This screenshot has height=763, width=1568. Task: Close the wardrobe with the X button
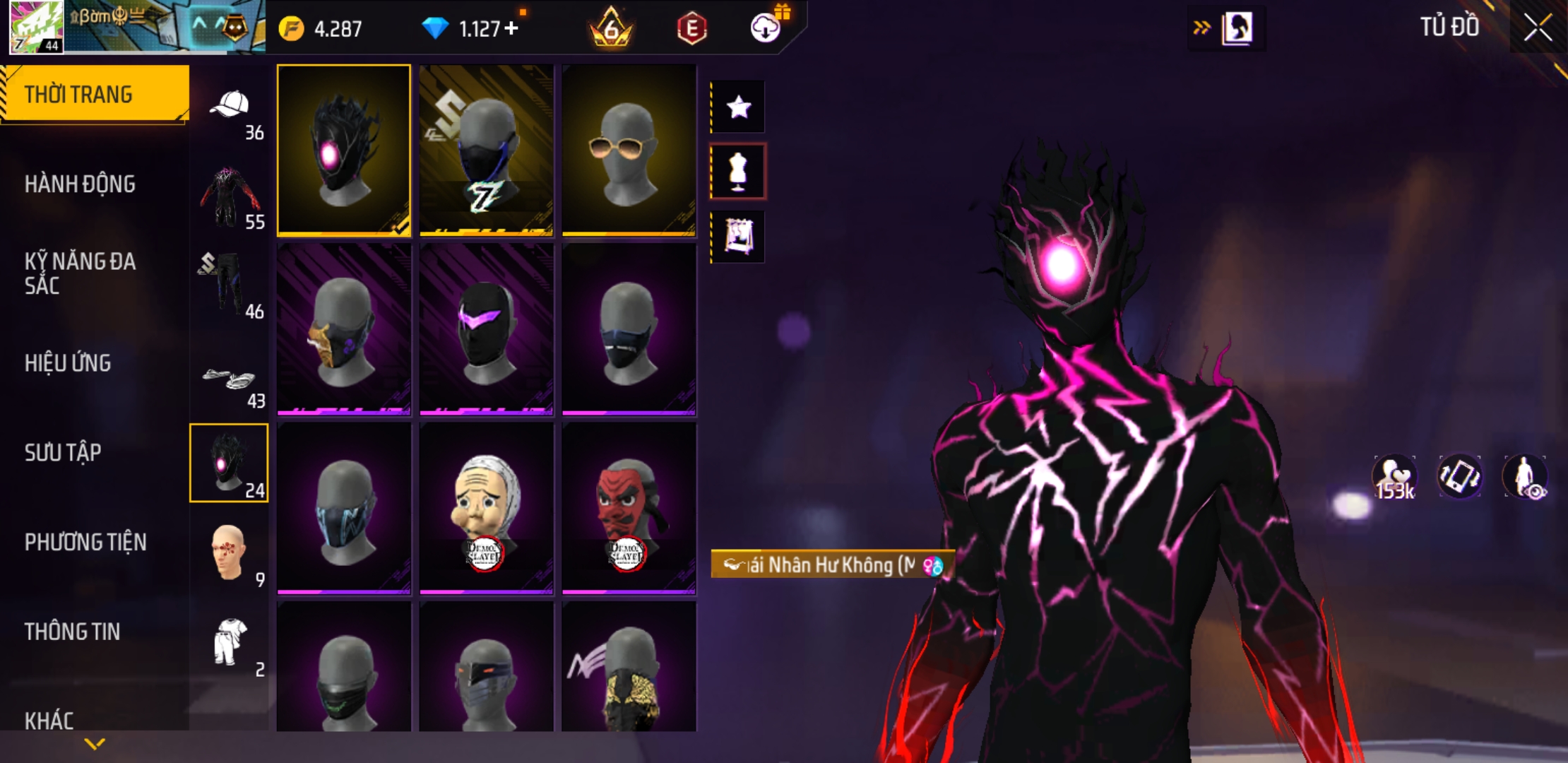pyautogui.click(x=1538, y=28)
